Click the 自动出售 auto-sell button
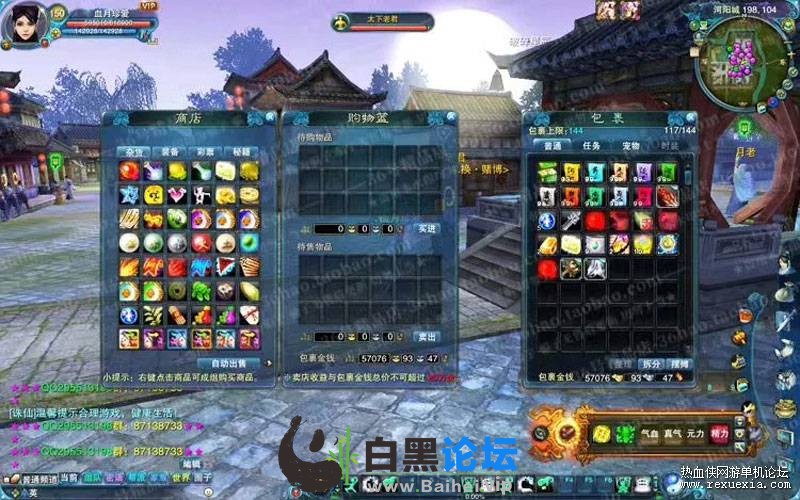The width and height of the screenshot is (800, 500). [228, 362]
